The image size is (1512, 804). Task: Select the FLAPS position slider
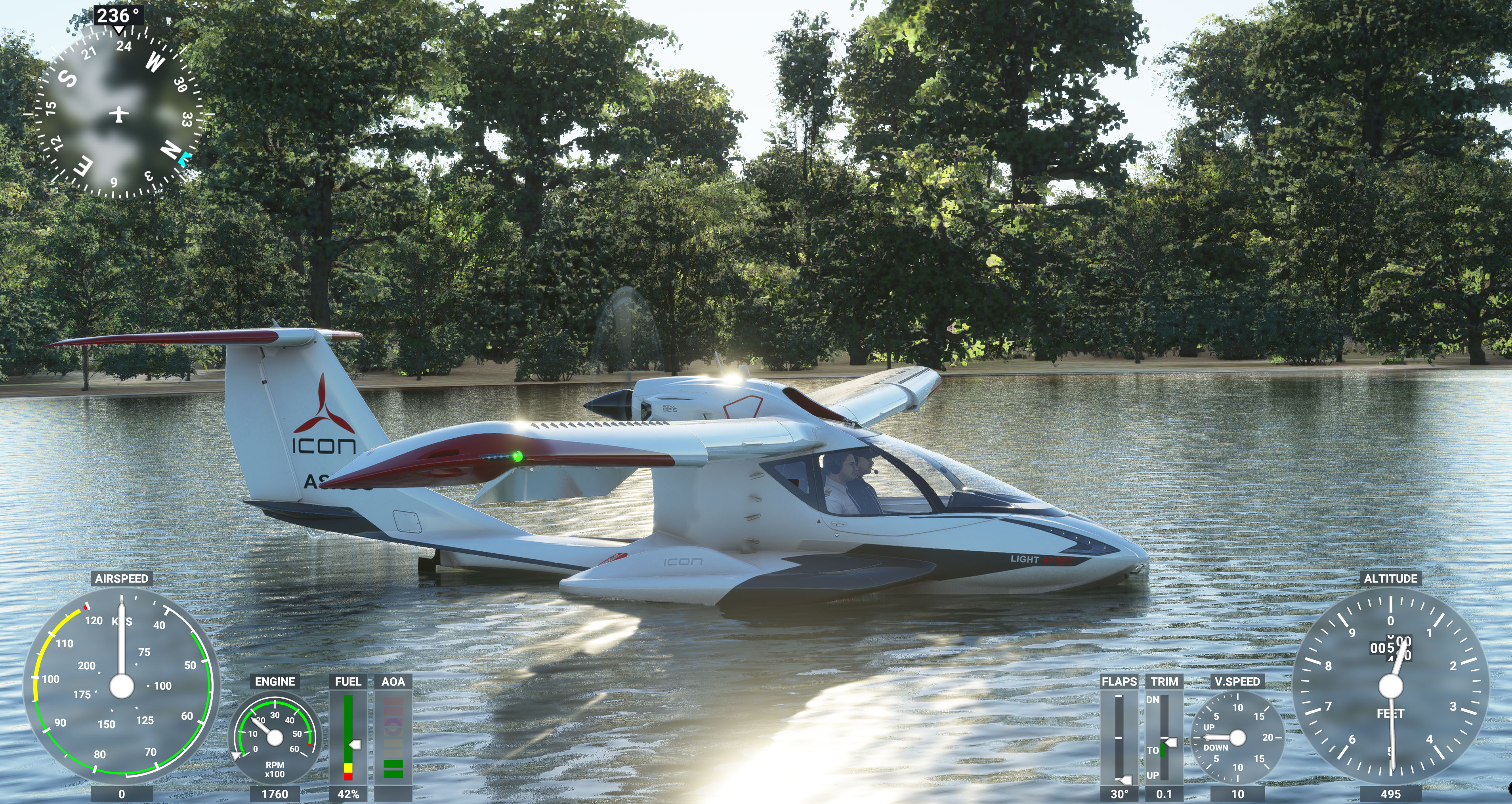click(1119, 738)
